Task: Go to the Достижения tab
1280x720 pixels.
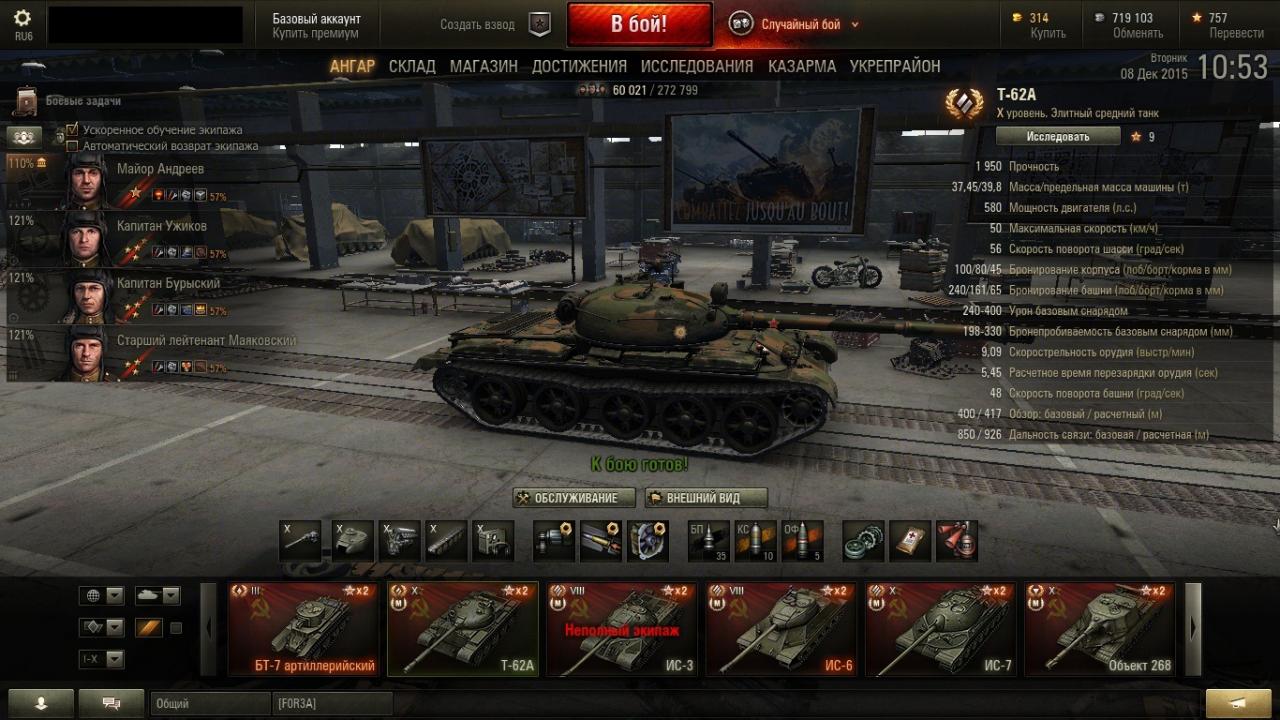Action: click(579, 66)
